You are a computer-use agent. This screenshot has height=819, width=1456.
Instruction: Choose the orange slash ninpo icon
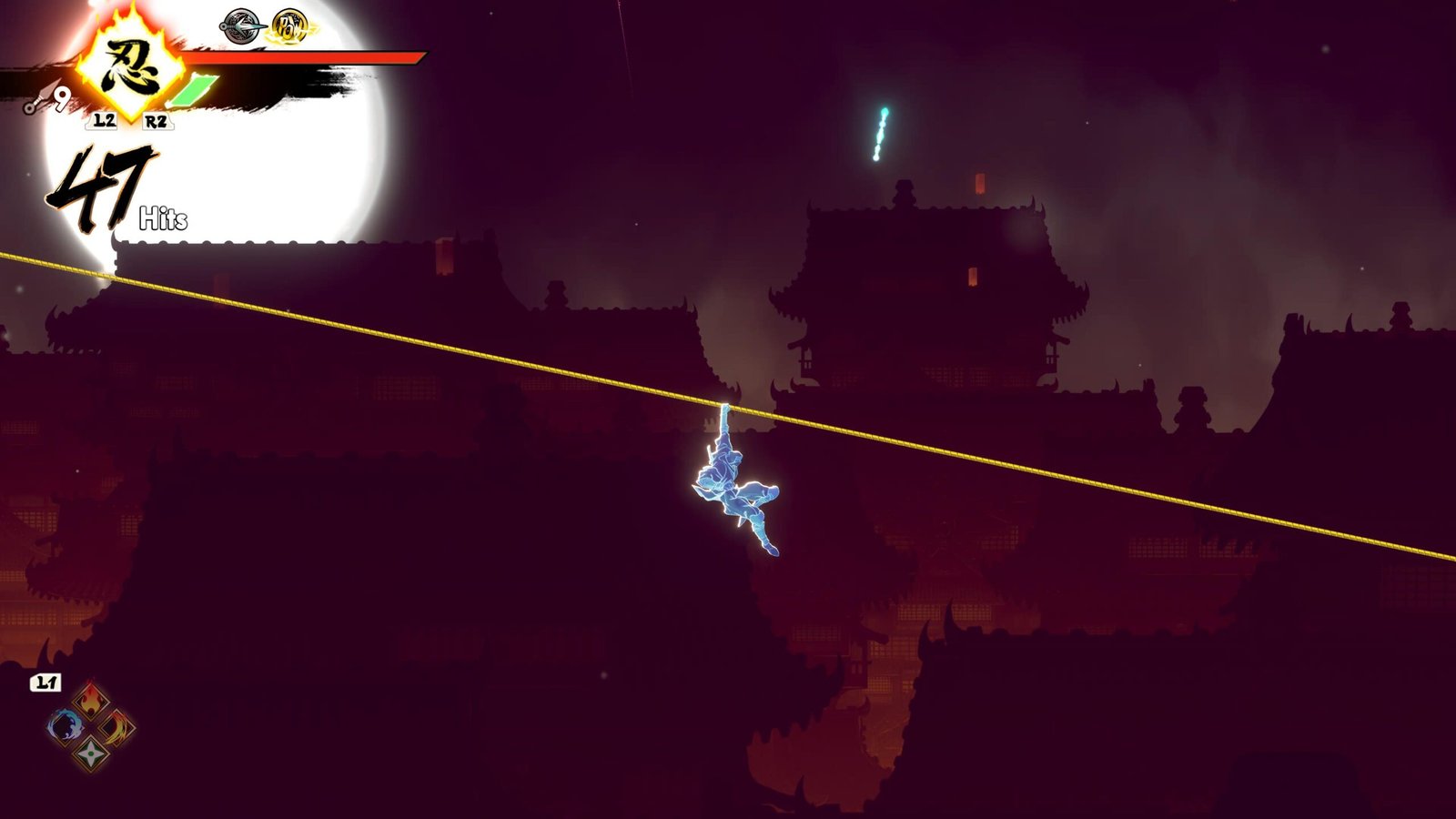[117, 726]
